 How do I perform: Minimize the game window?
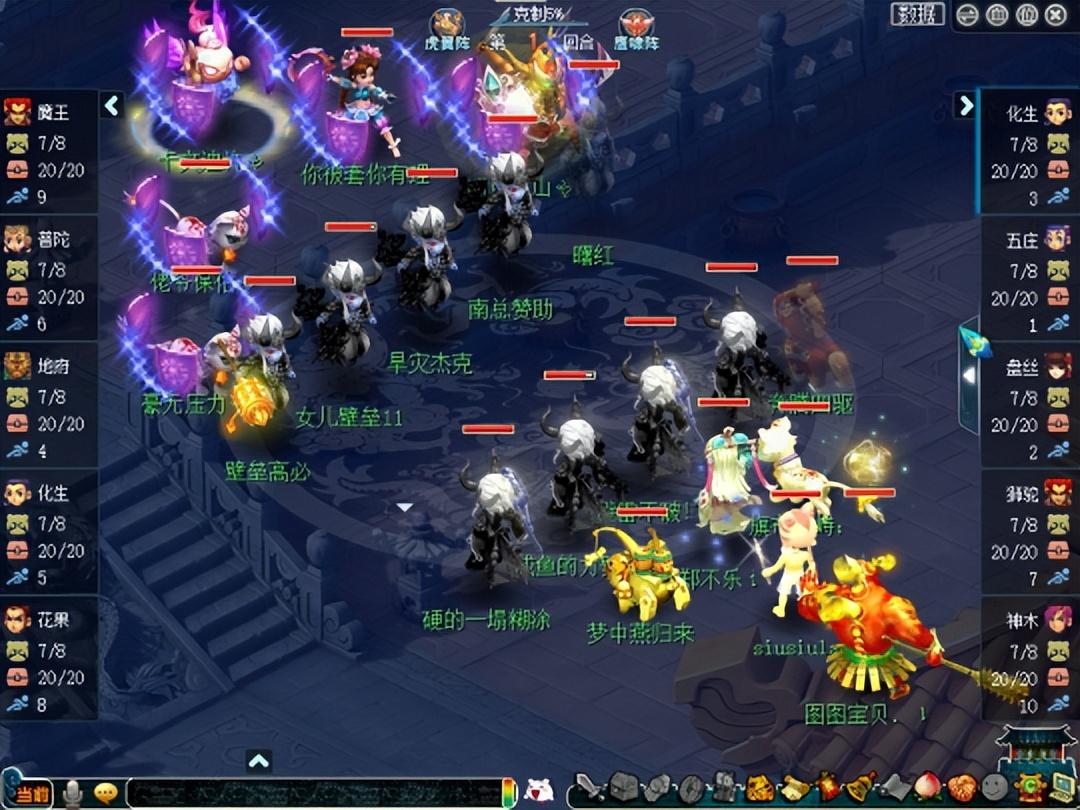(967, 14)
